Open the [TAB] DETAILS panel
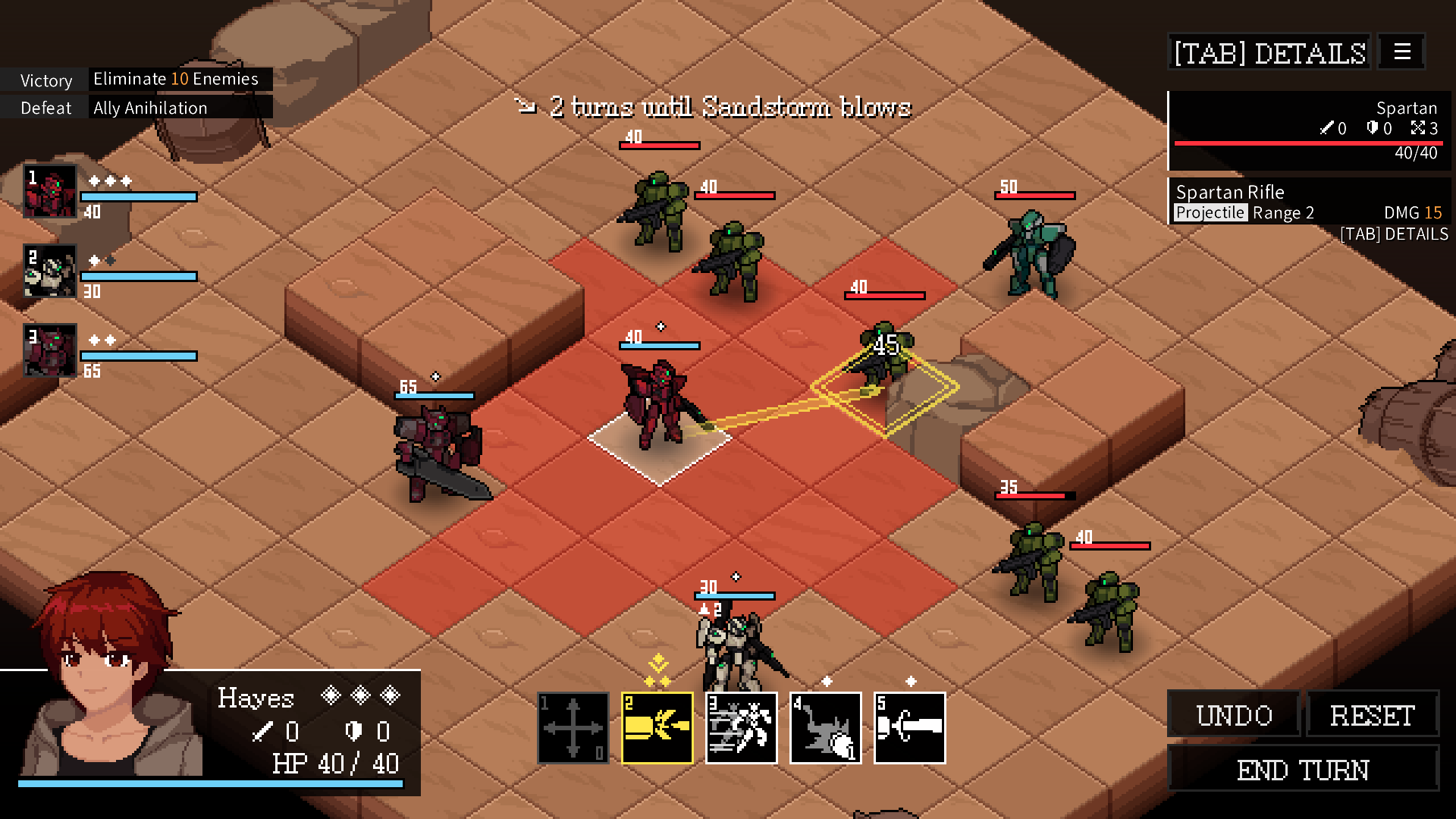1456x819 pixels. tap(1269, 52)
